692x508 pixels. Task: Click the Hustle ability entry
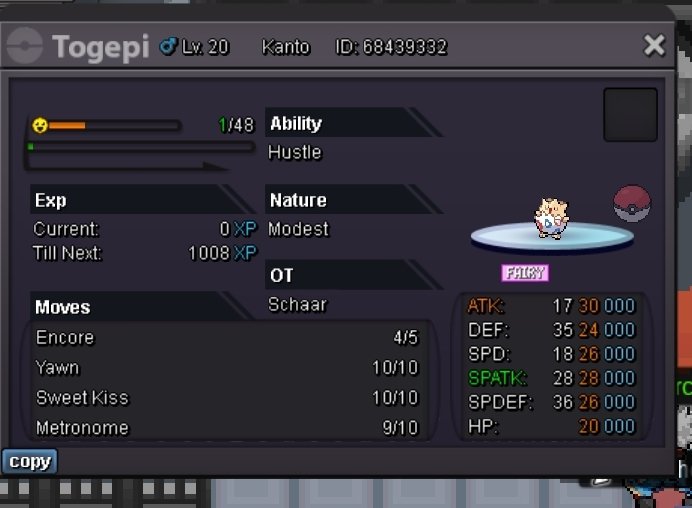295,152
